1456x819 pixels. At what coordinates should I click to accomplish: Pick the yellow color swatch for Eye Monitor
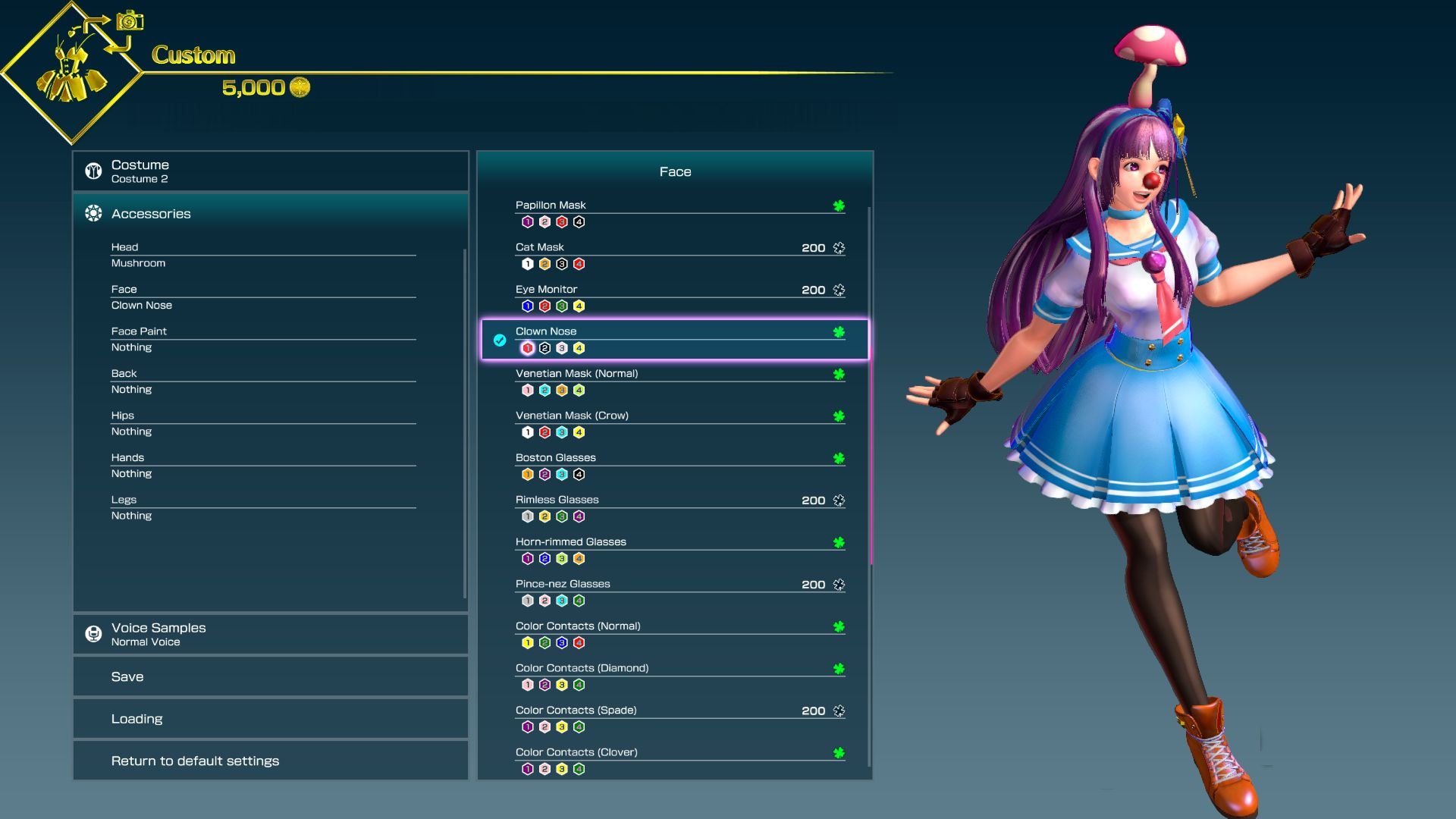tap(578, 306)
